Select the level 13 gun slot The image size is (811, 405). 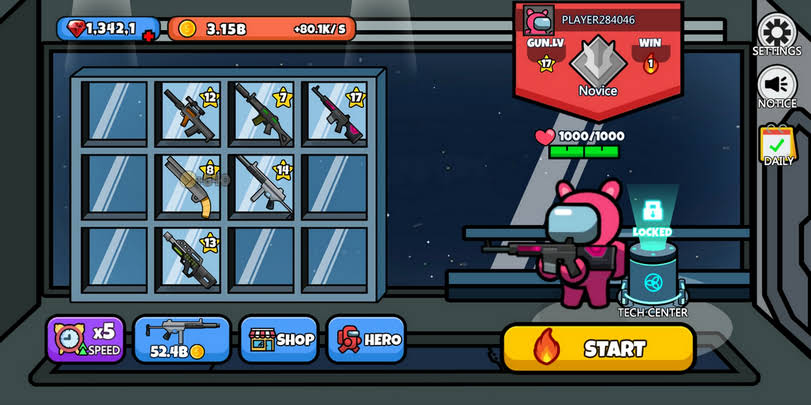(x=190, y=256)
